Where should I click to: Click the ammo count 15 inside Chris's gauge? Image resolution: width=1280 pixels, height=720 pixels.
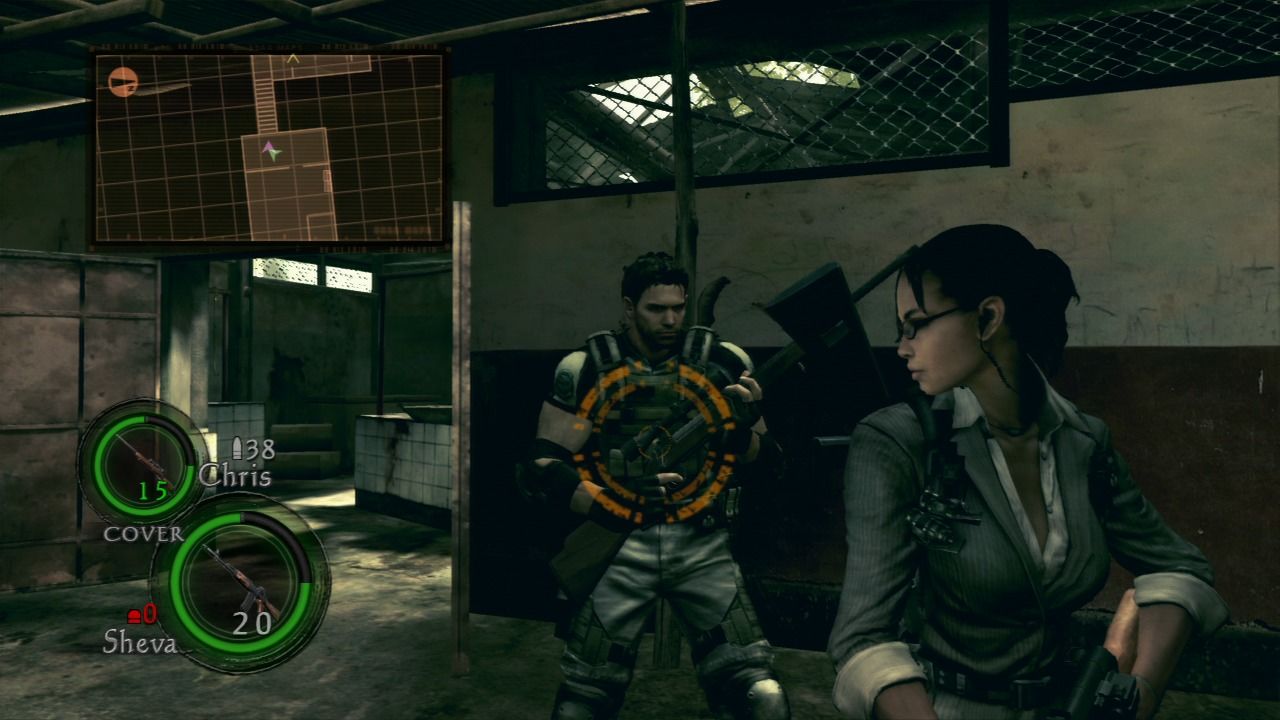pyautogui.click(x=154, y=492)
